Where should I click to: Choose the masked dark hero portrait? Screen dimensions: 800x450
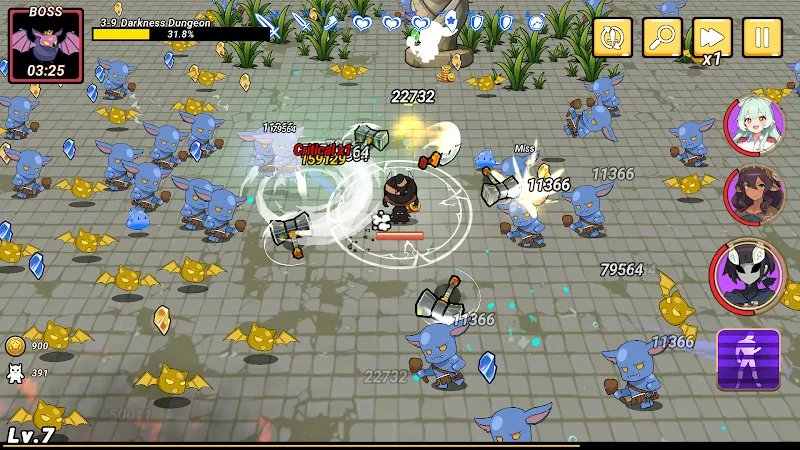pyautogui.click(x=747, y=274)
